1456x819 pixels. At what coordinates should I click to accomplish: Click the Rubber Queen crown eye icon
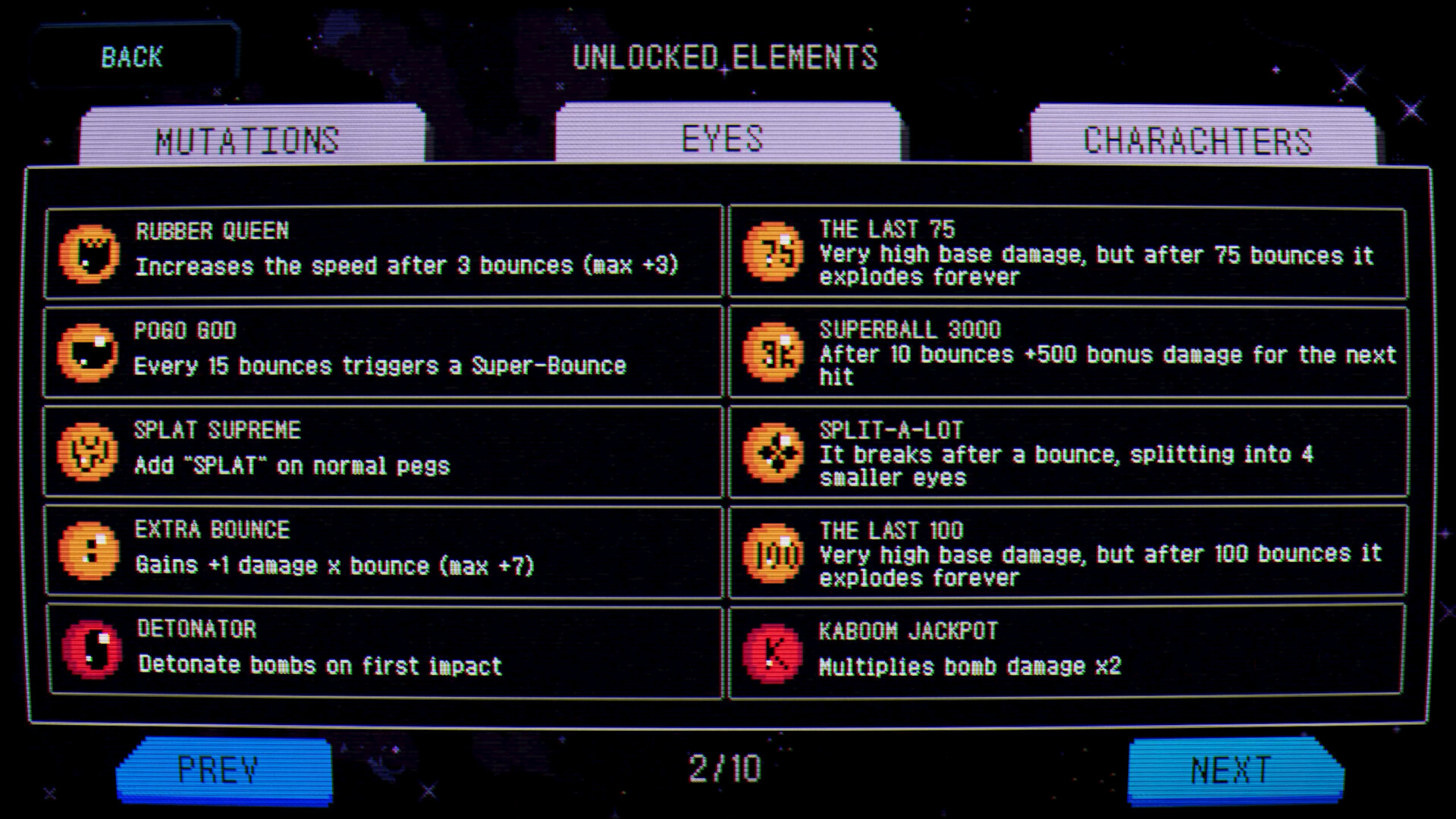point(89,253)
